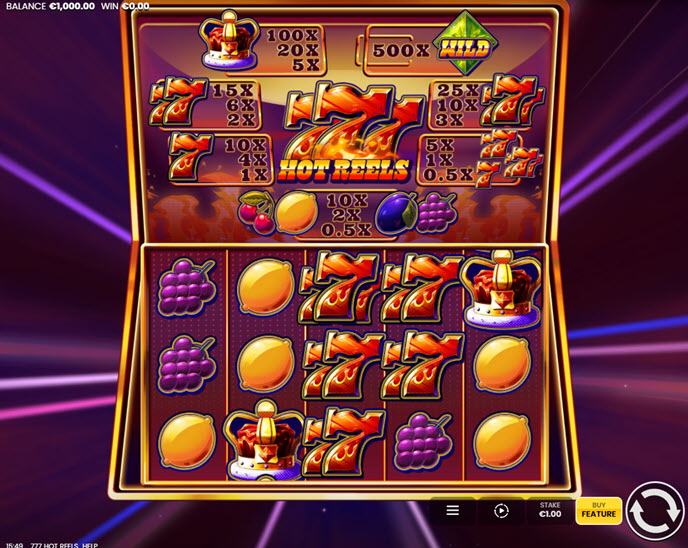Open the Help link
The image size is (688, 548).
coord(90,544)
